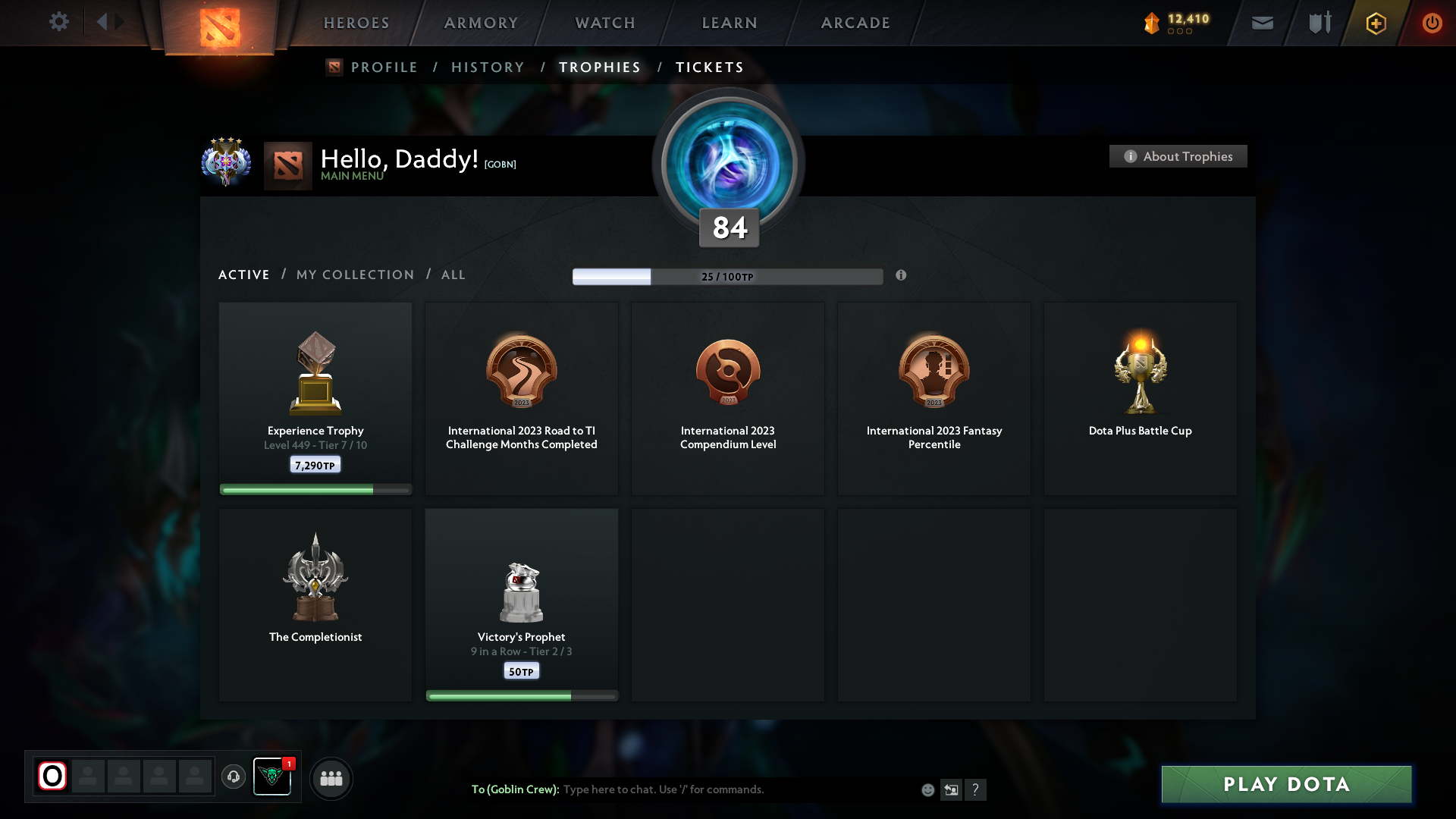Click the chat help question mark icon
The height and width of the screenshot is (819, 1456).
pyautogui.click(x=977, y=789)
